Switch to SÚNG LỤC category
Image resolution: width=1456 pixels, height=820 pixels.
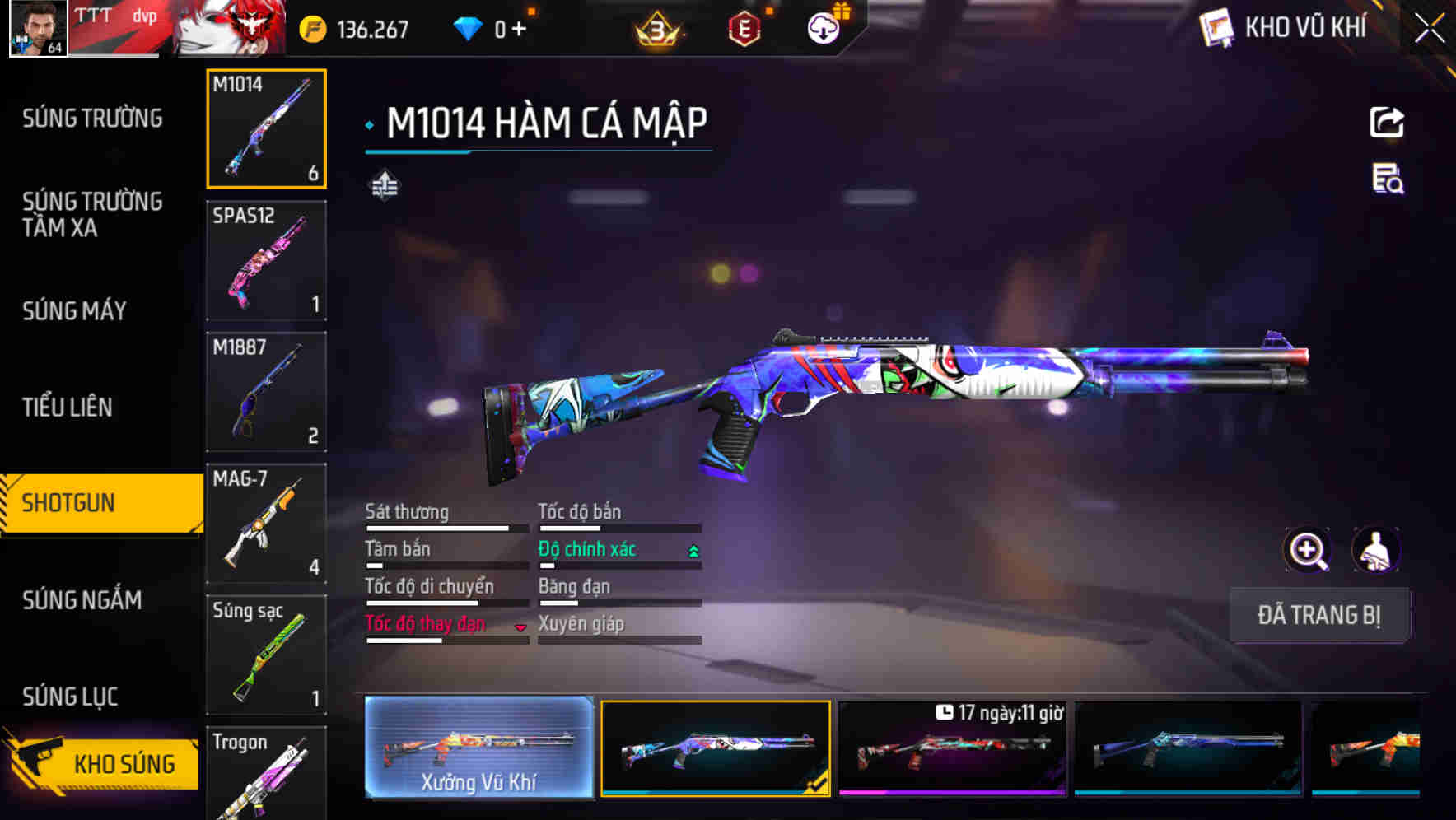click(70, 697)
